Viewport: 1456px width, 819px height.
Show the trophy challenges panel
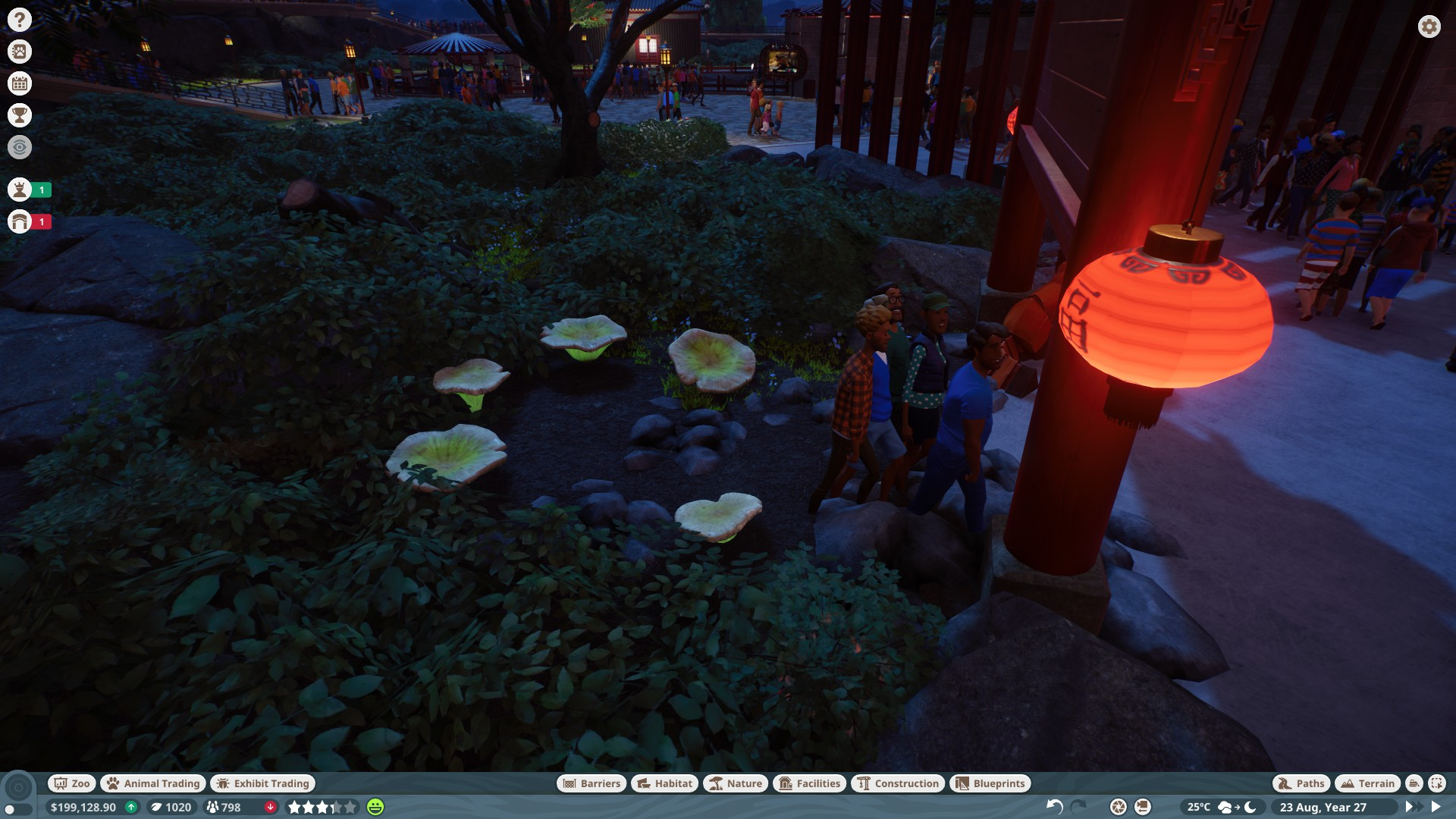coord(20,115)
